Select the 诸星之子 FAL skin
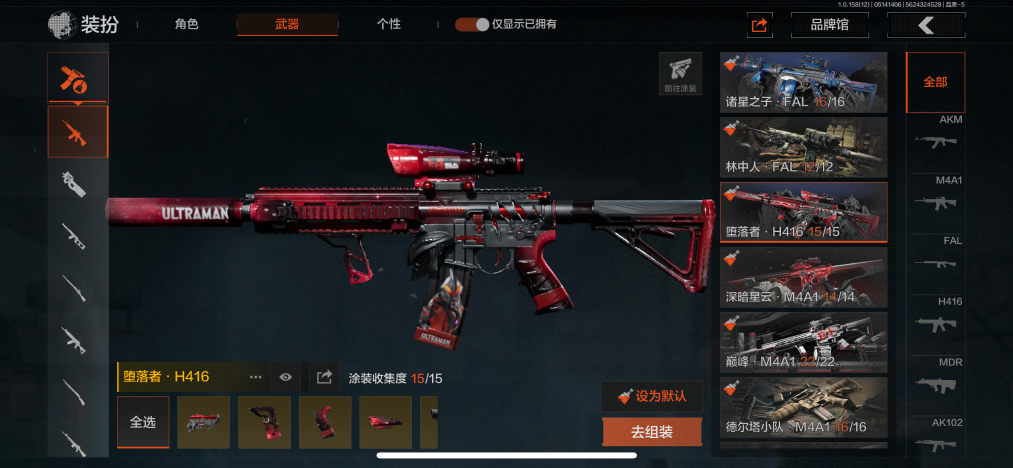The height and width of the screenshot is (468, 1013). 804,82
